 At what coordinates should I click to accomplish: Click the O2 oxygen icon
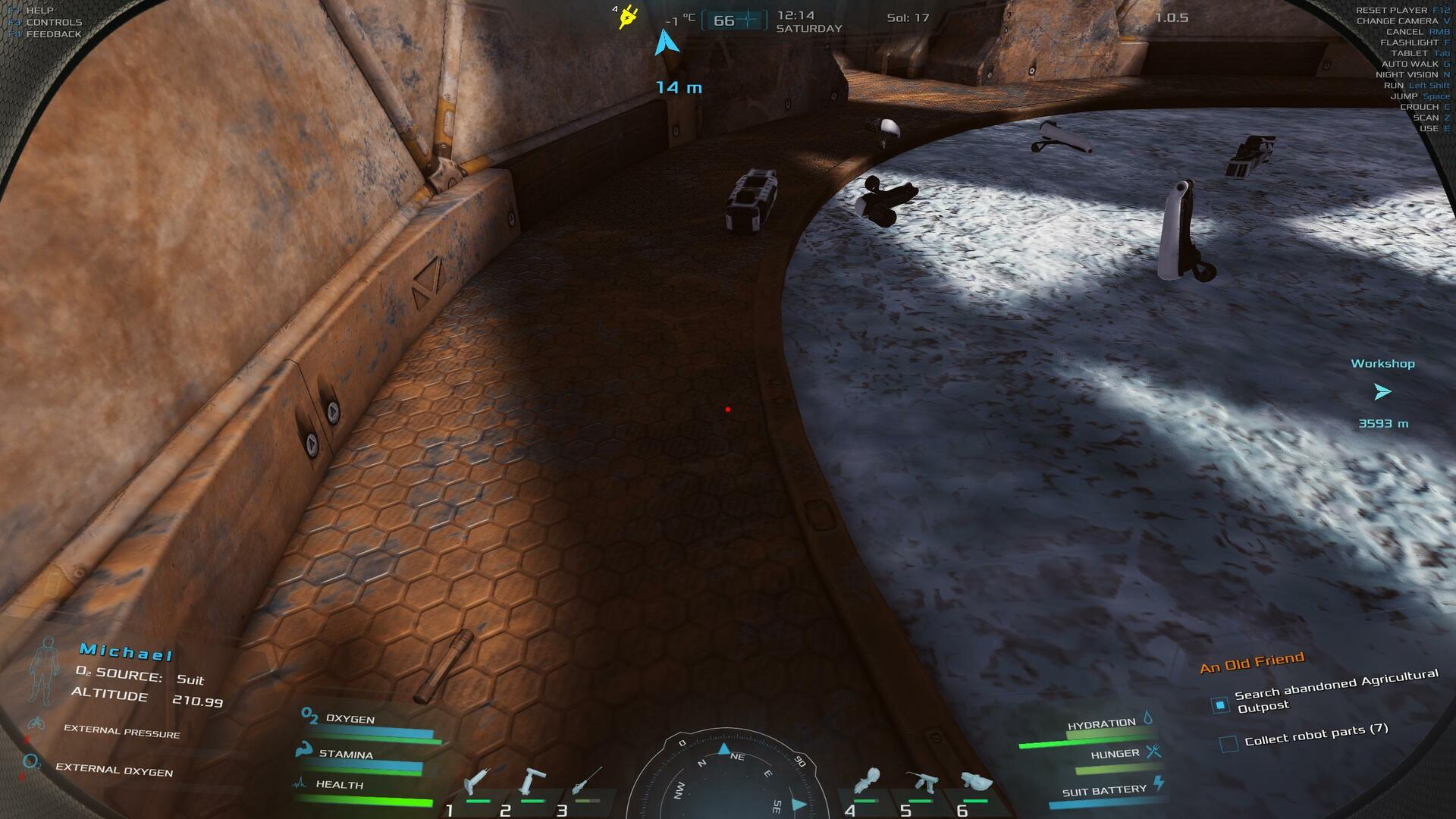coord(309,715)
